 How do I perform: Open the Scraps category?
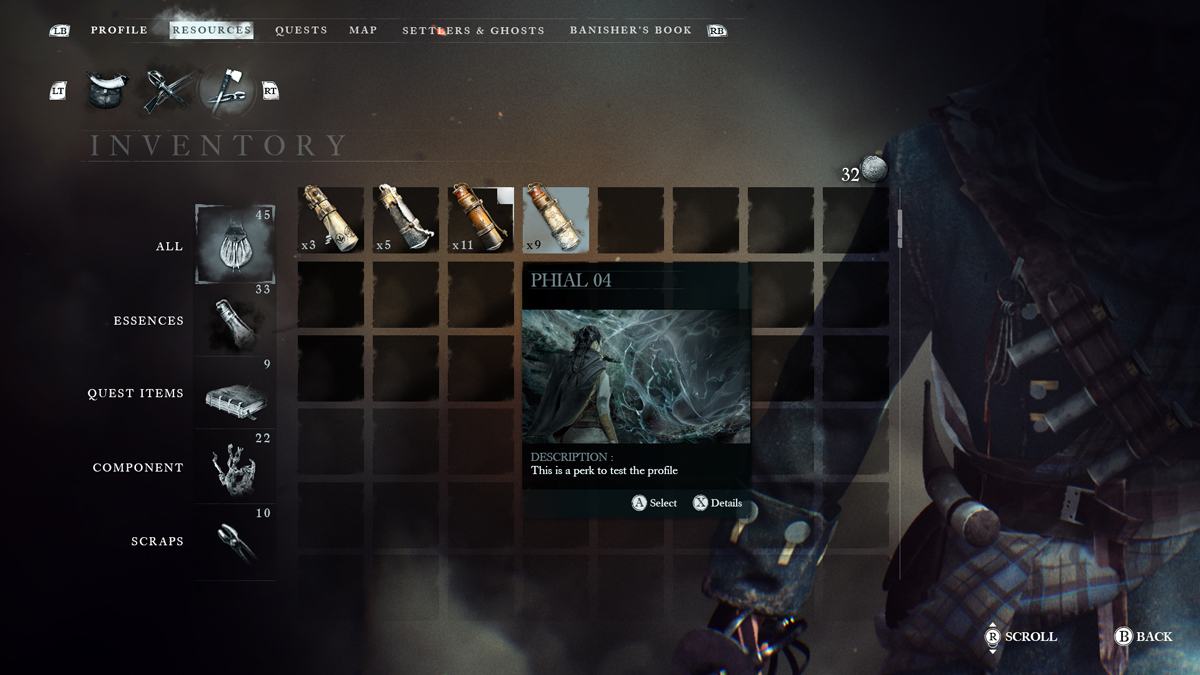(235, 541)
